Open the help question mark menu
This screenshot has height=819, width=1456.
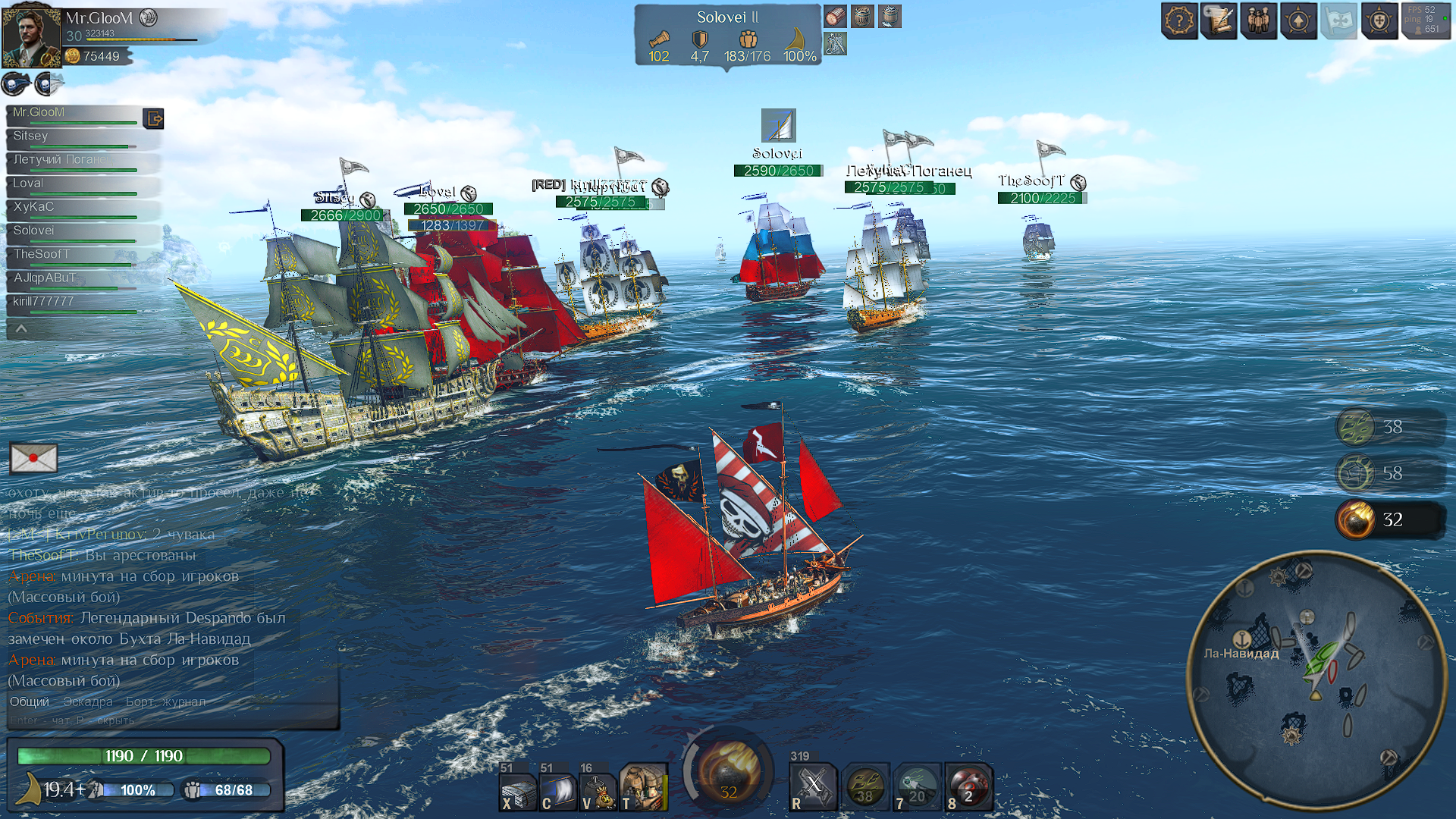1179,20
